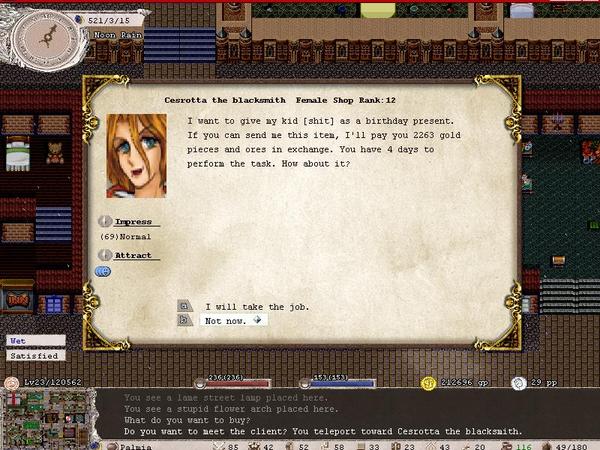
Task: Select the "Not now." reply
Action: (x=226, y=320)
